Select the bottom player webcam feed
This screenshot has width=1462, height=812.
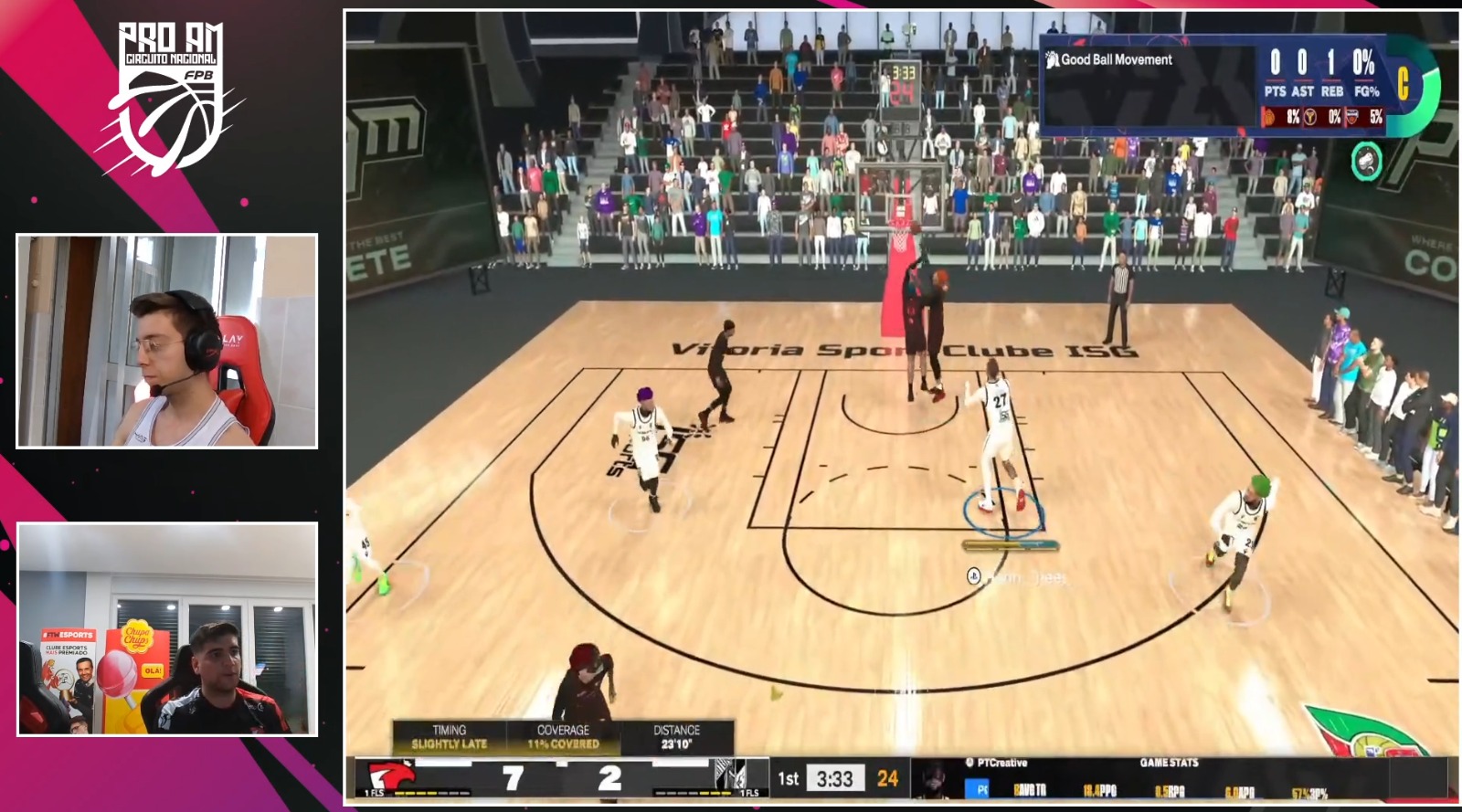(x=167, y=629)
